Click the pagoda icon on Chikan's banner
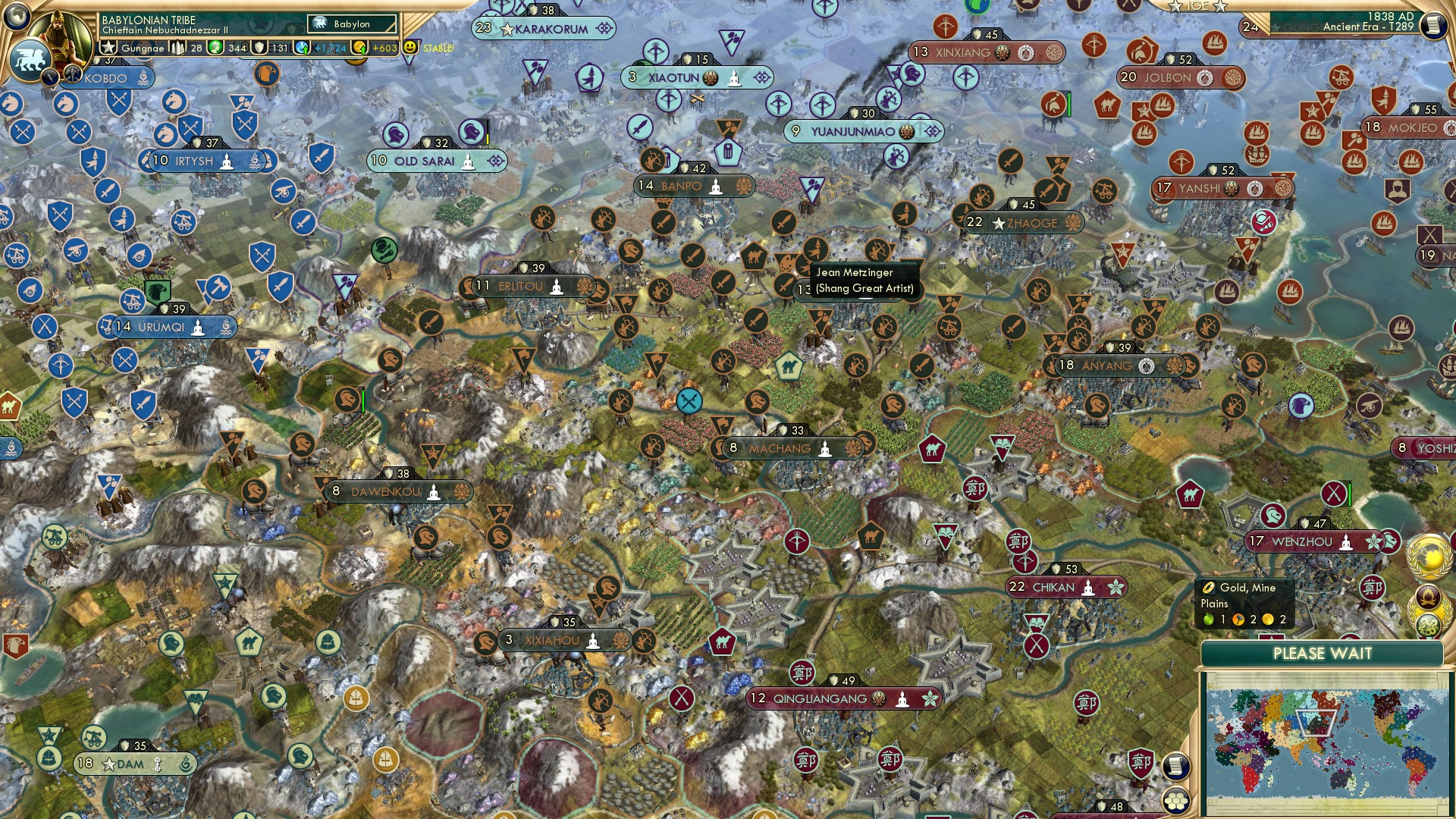The height and width of the screenshot is (819, 1456). click(x=1088, y=589)
